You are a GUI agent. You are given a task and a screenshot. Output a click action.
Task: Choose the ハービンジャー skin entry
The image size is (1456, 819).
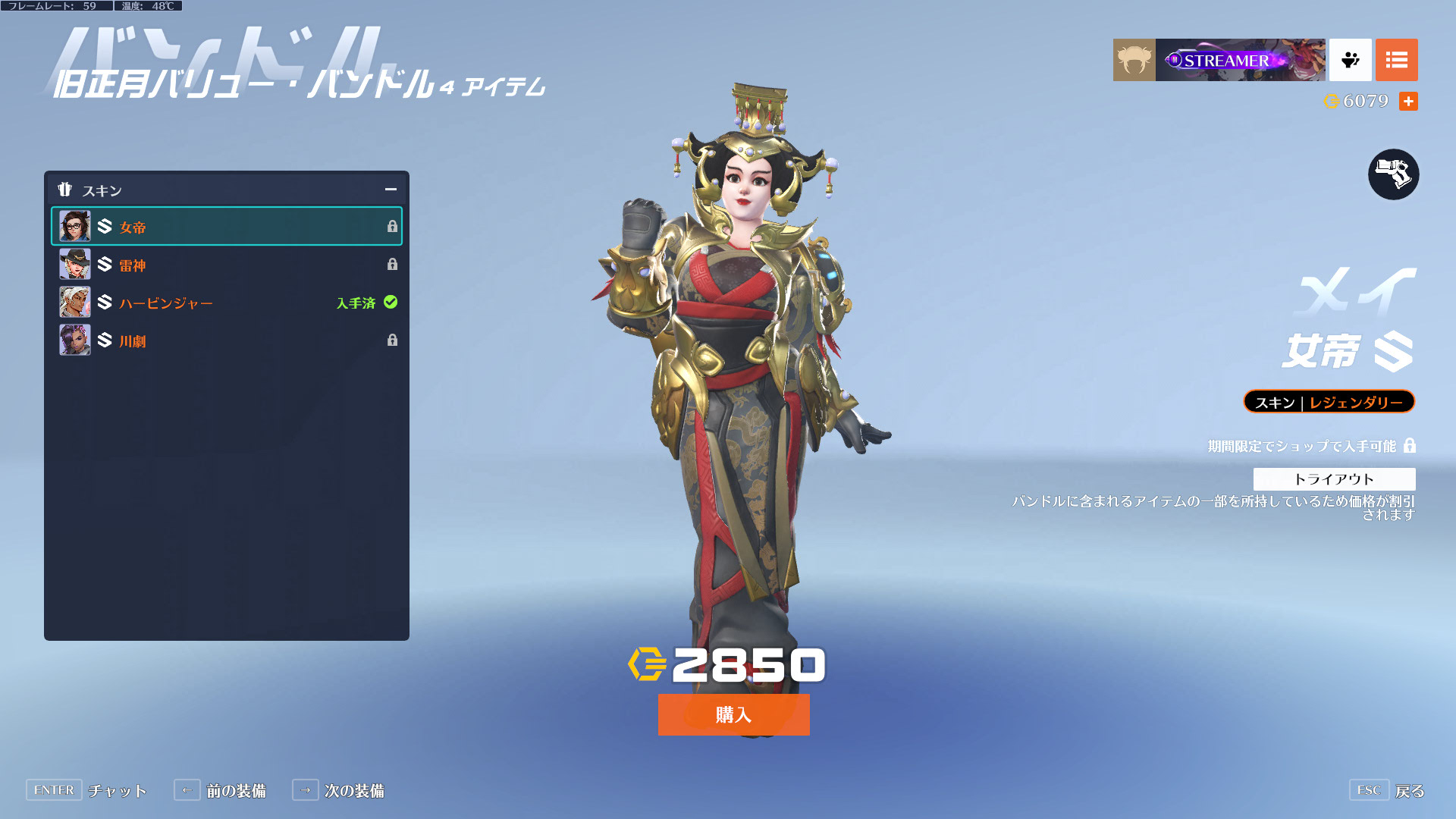pos(226,303)
